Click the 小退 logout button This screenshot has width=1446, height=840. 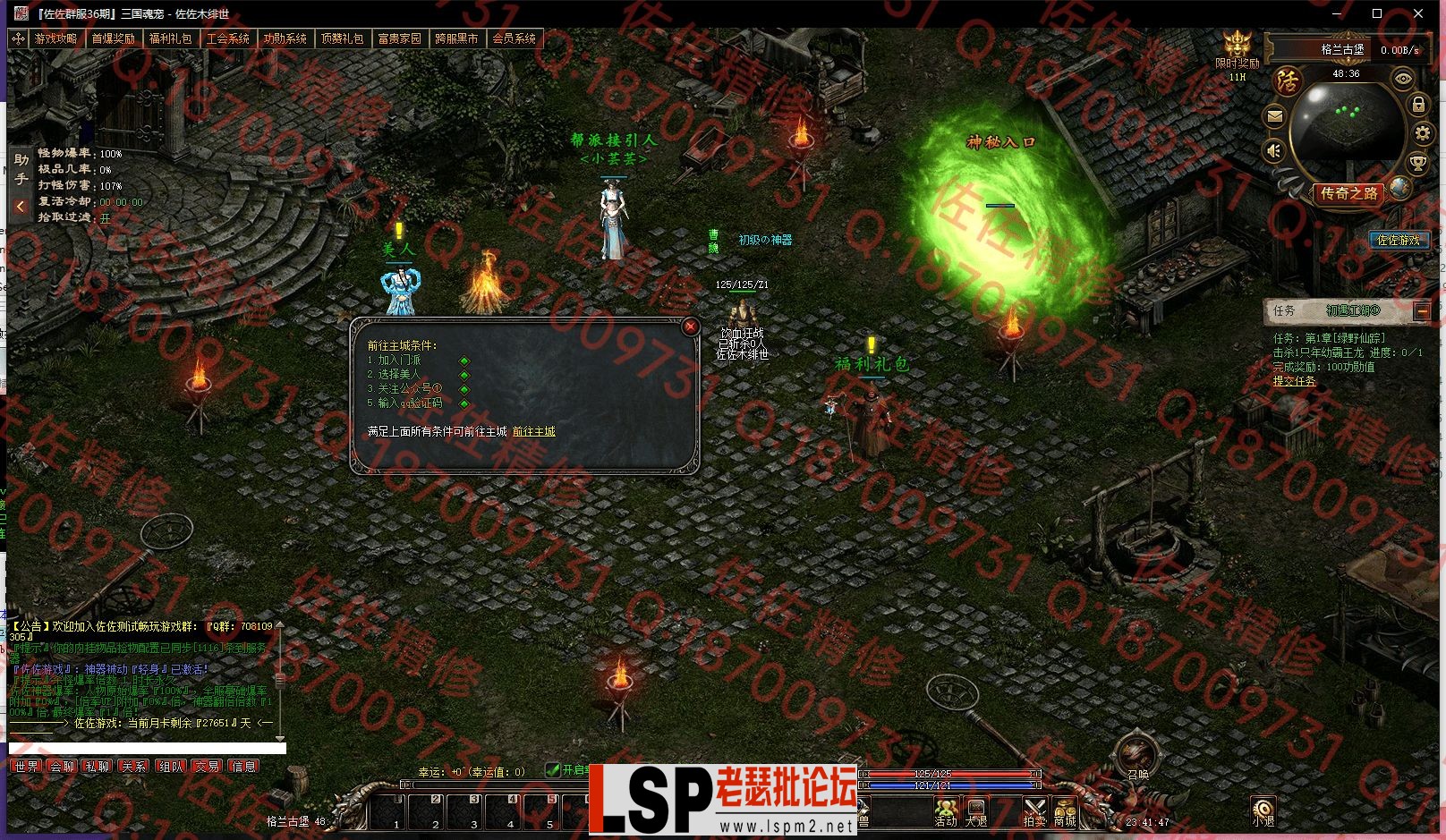(1263, 810)
